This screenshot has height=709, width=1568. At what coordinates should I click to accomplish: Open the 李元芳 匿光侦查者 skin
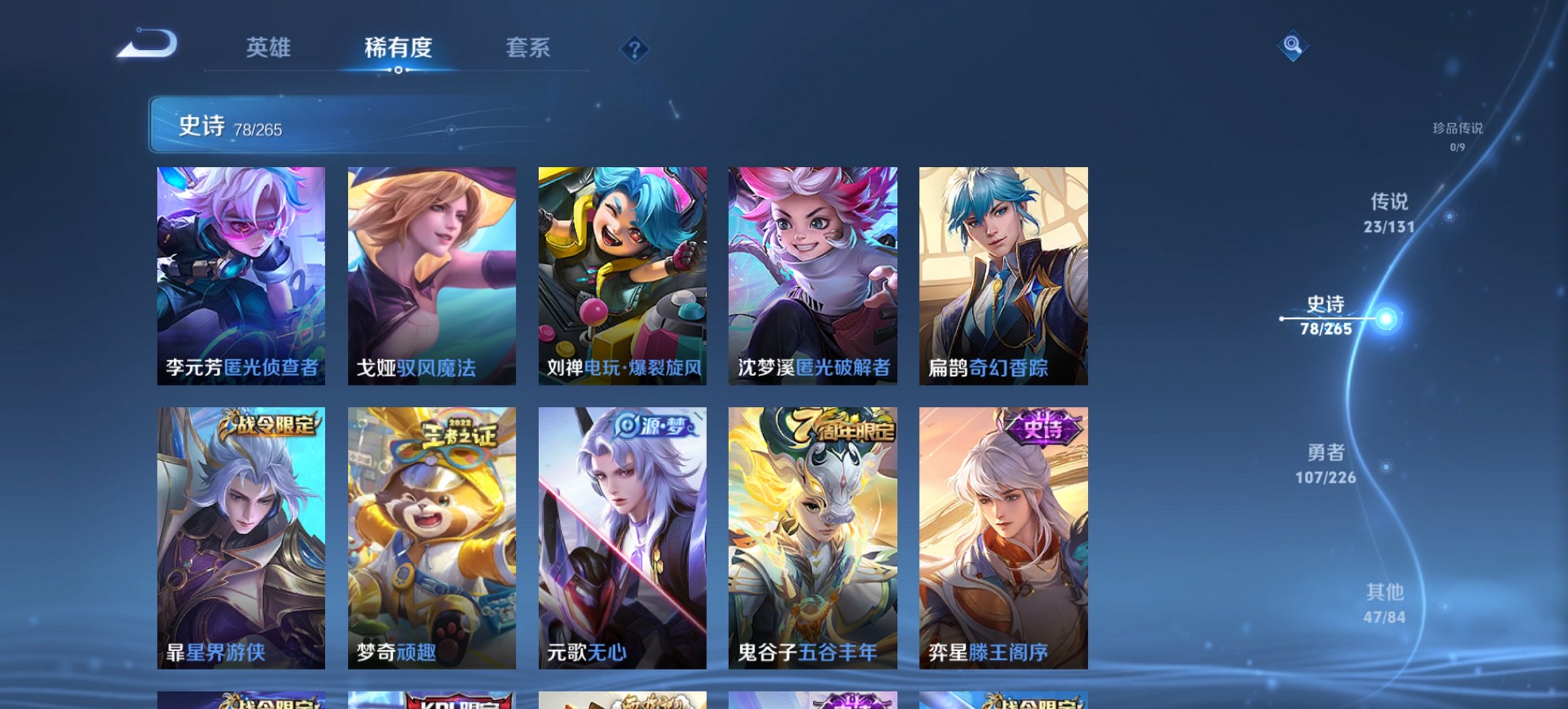(239, 273)
